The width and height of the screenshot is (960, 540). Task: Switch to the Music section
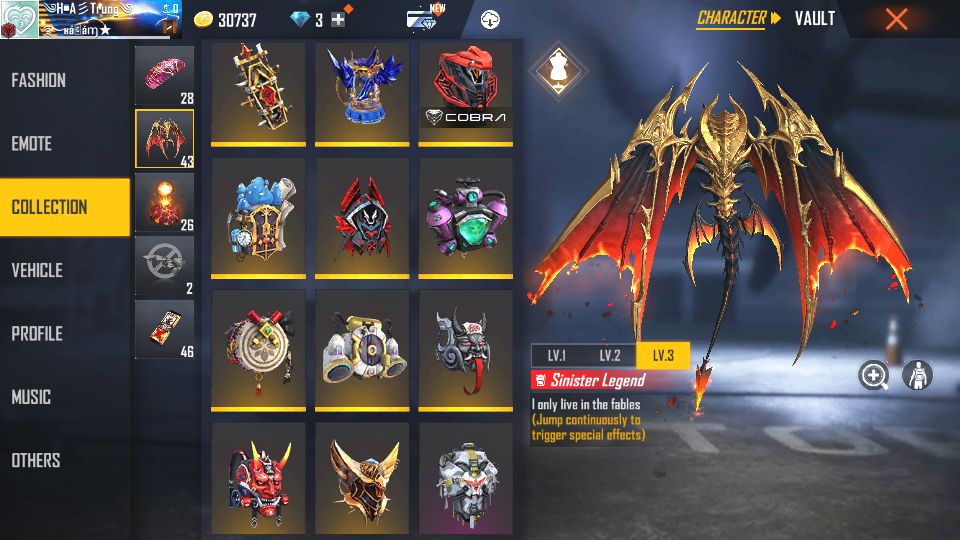click(x=32, y=397)
